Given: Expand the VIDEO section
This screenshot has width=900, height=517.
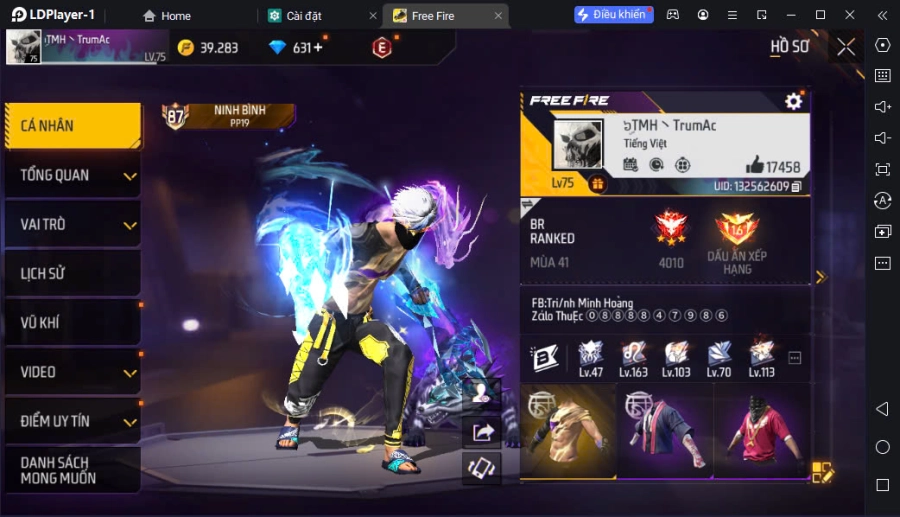Looking at the screenshot, I should 70,372.
